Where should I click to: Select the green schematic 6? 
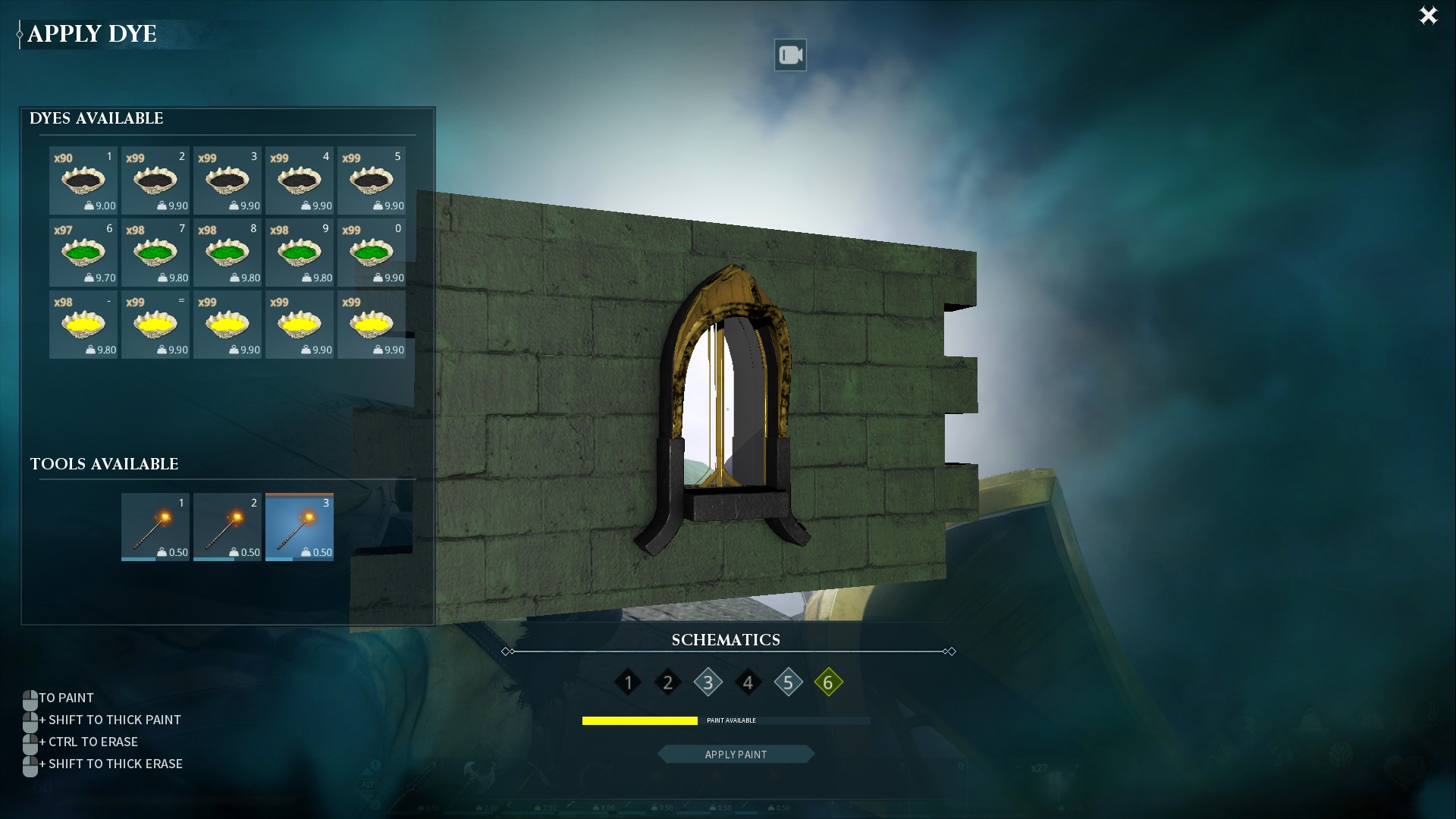[x=828, y=682]
